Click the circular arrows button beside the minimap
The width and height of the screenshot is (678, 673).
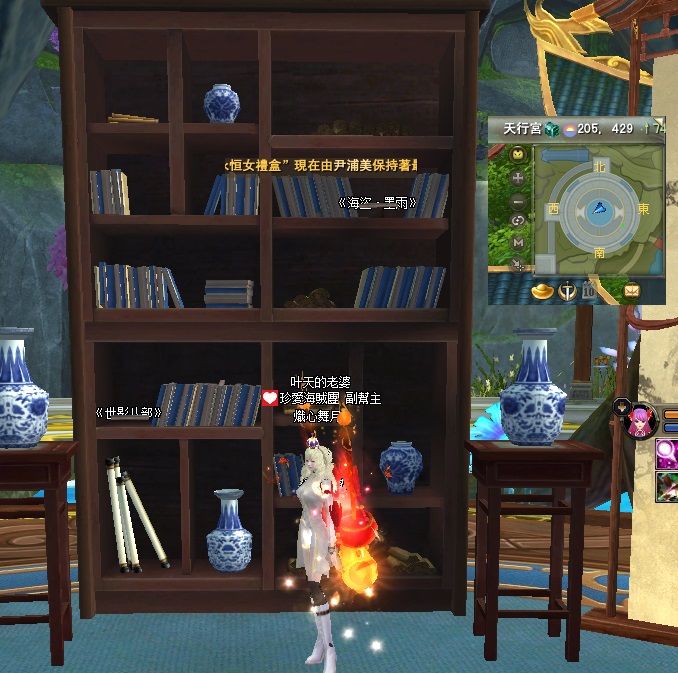(518, 220)
